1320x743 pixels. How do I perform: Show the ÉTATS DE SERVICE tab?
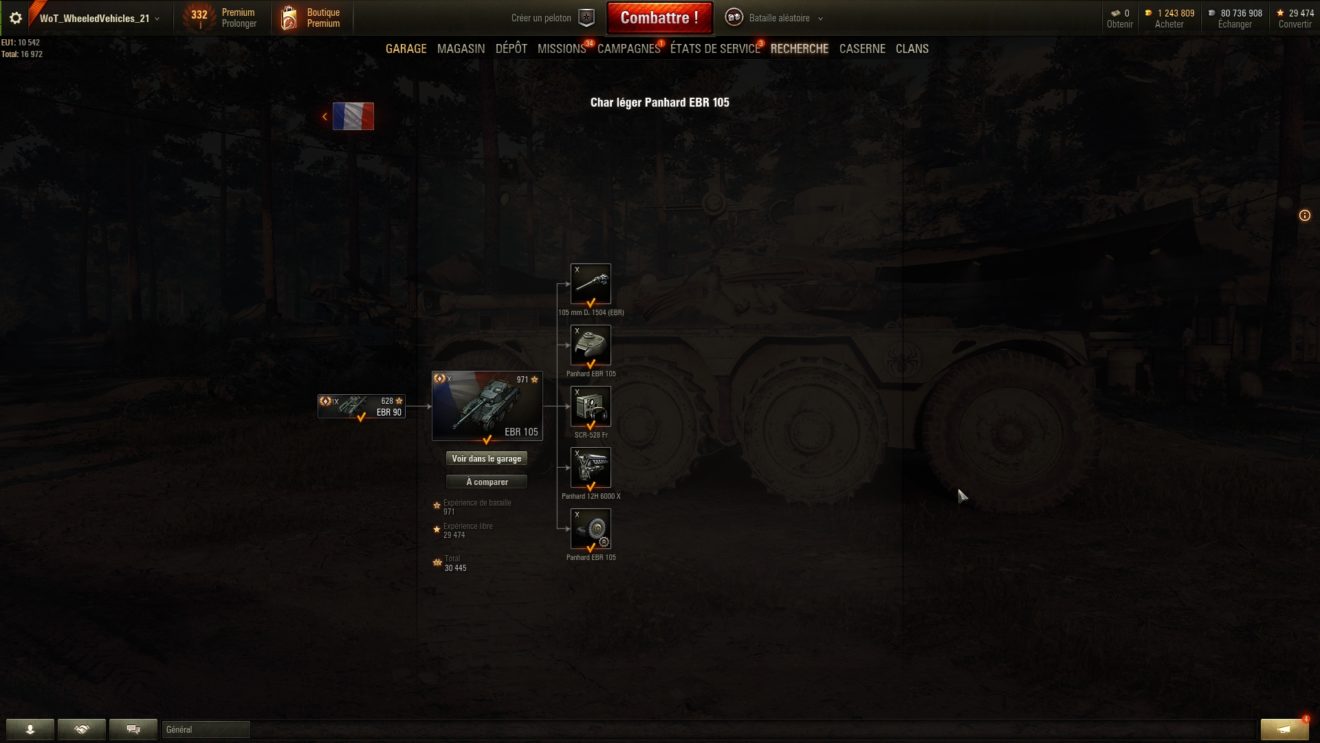click(x=714, y=49)
